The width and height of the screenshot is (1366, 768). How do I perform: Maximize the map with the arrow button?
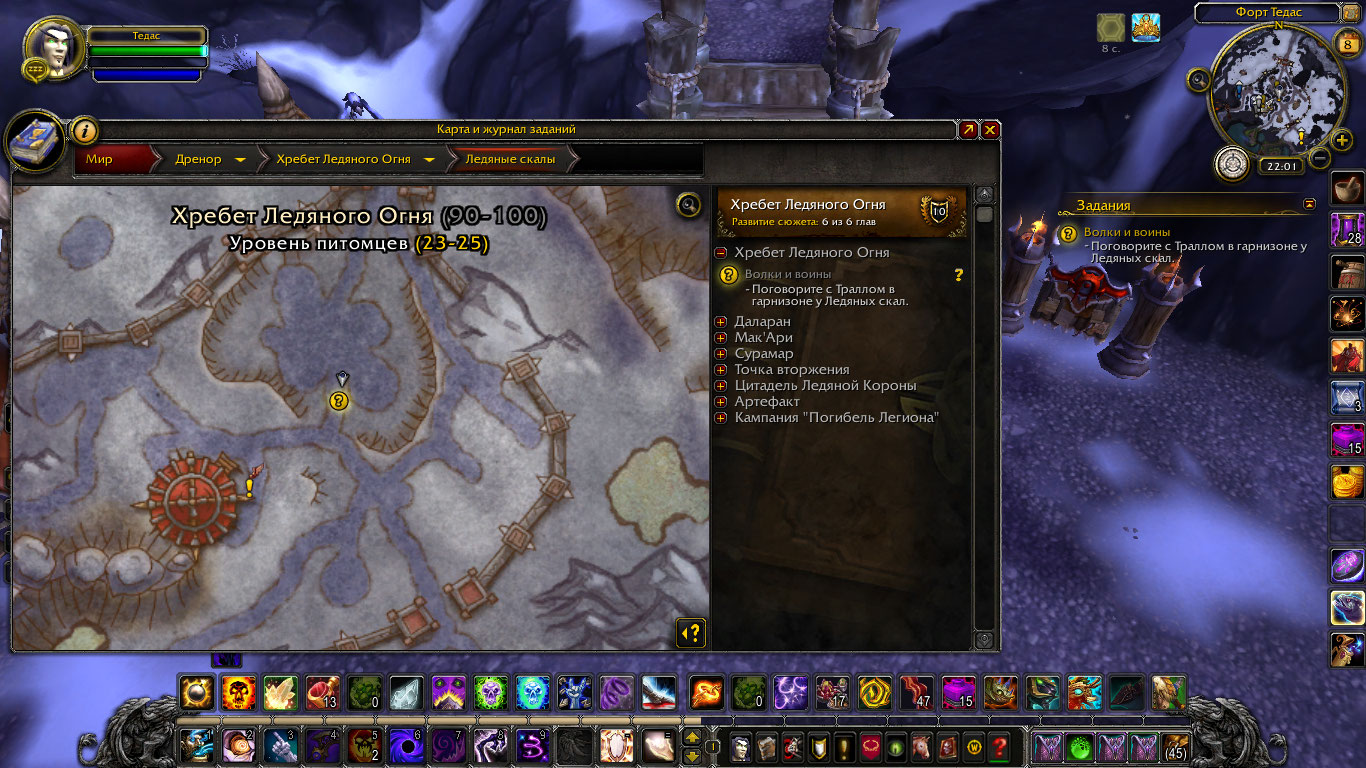click(968, 130)
